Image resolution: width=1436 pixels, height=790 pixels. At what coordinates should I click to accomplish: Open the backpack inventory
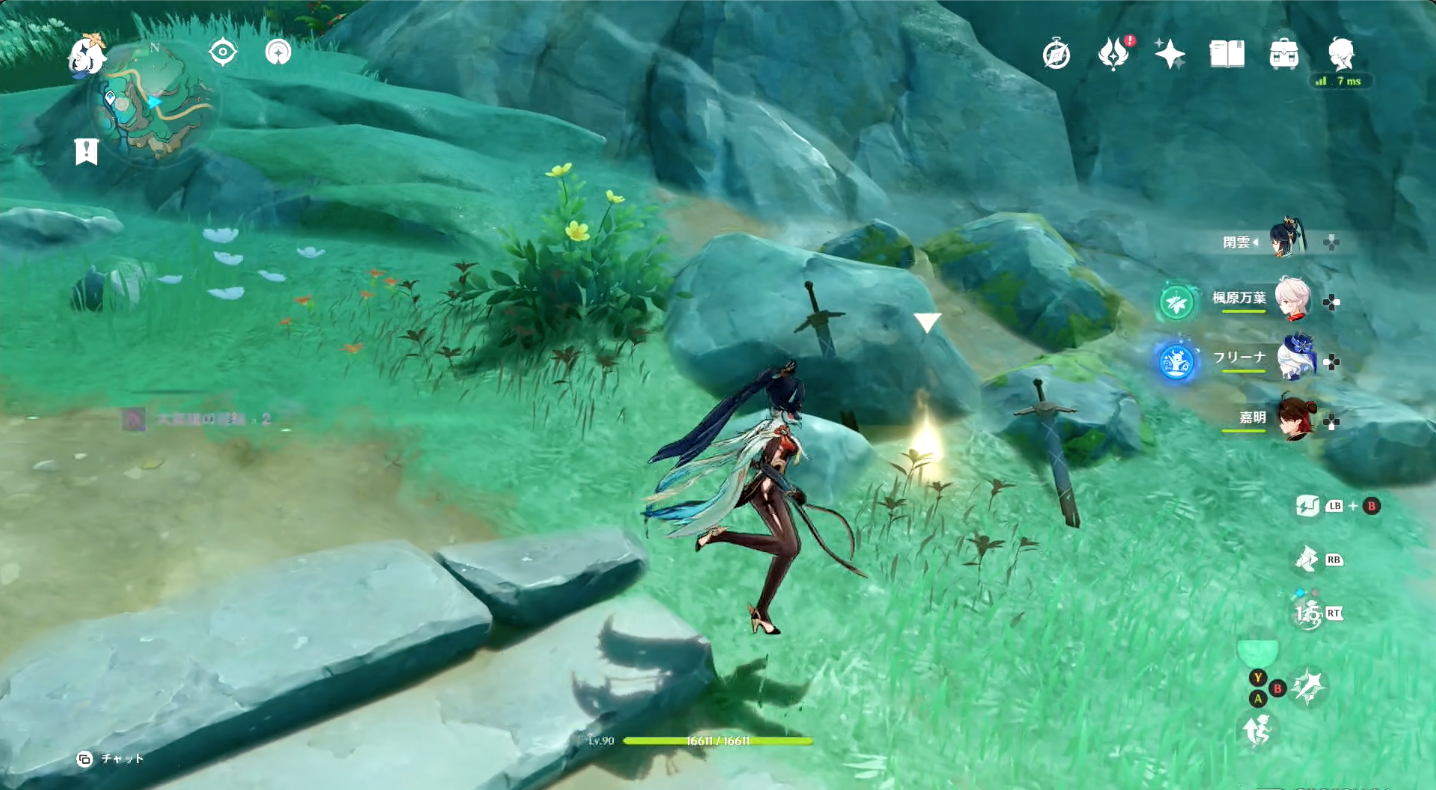(x=1284, y=54)
